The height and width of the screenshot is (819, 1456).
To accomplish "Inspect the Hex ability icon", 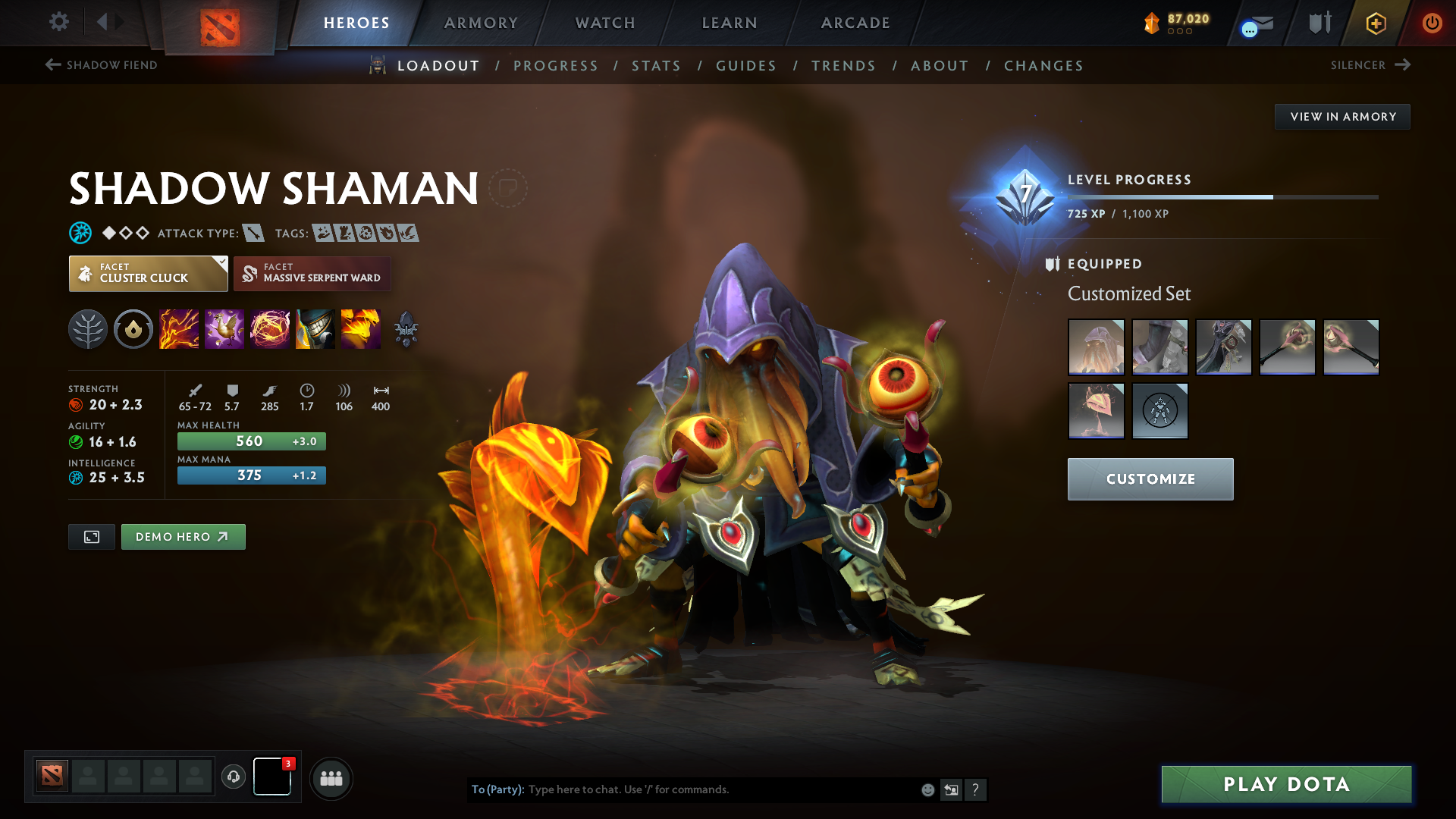I will pos(224,329).
